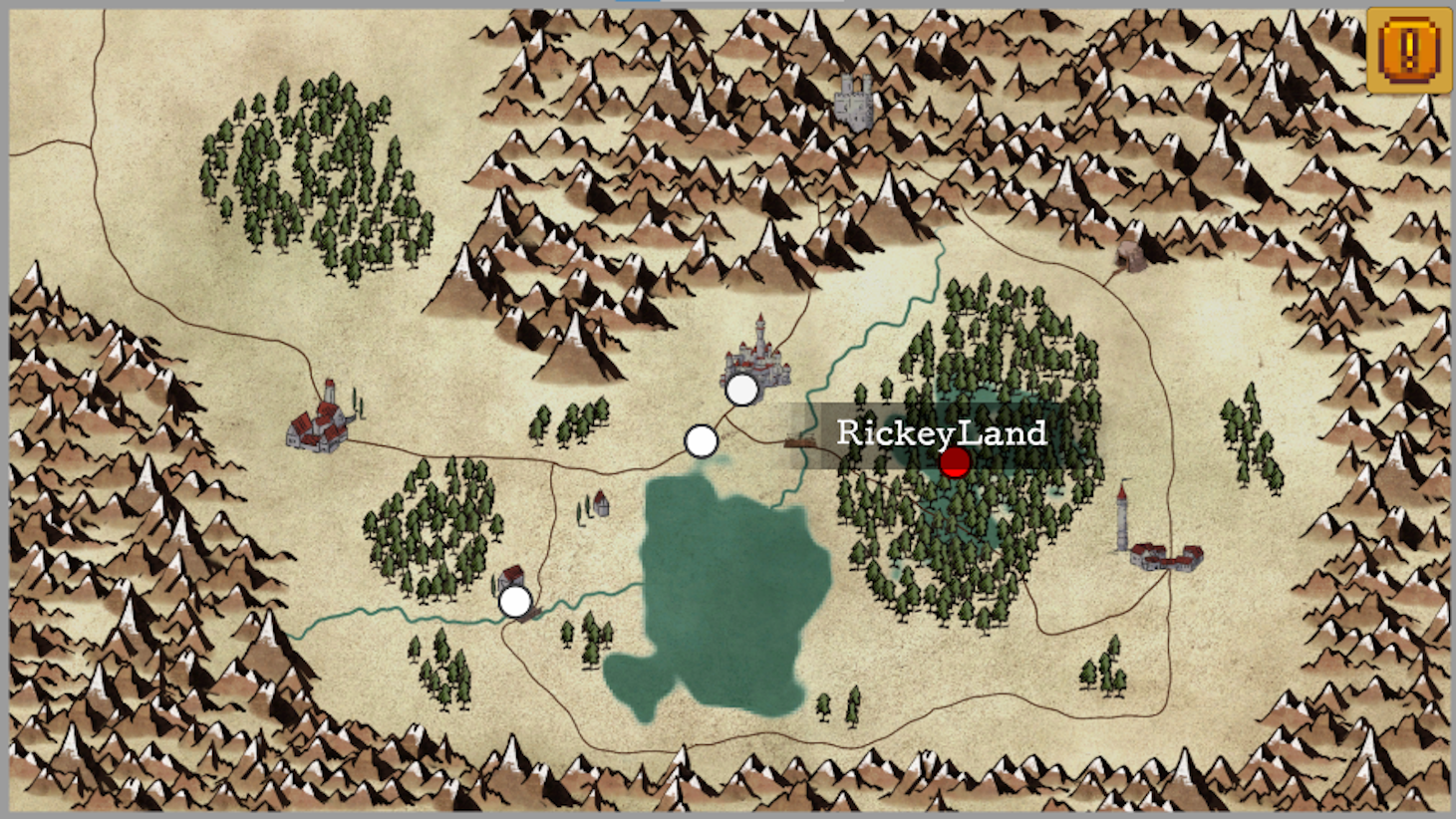1456x819 pixels.
Task: Select the red RickeyLand map marker
Action: point(956,461)
